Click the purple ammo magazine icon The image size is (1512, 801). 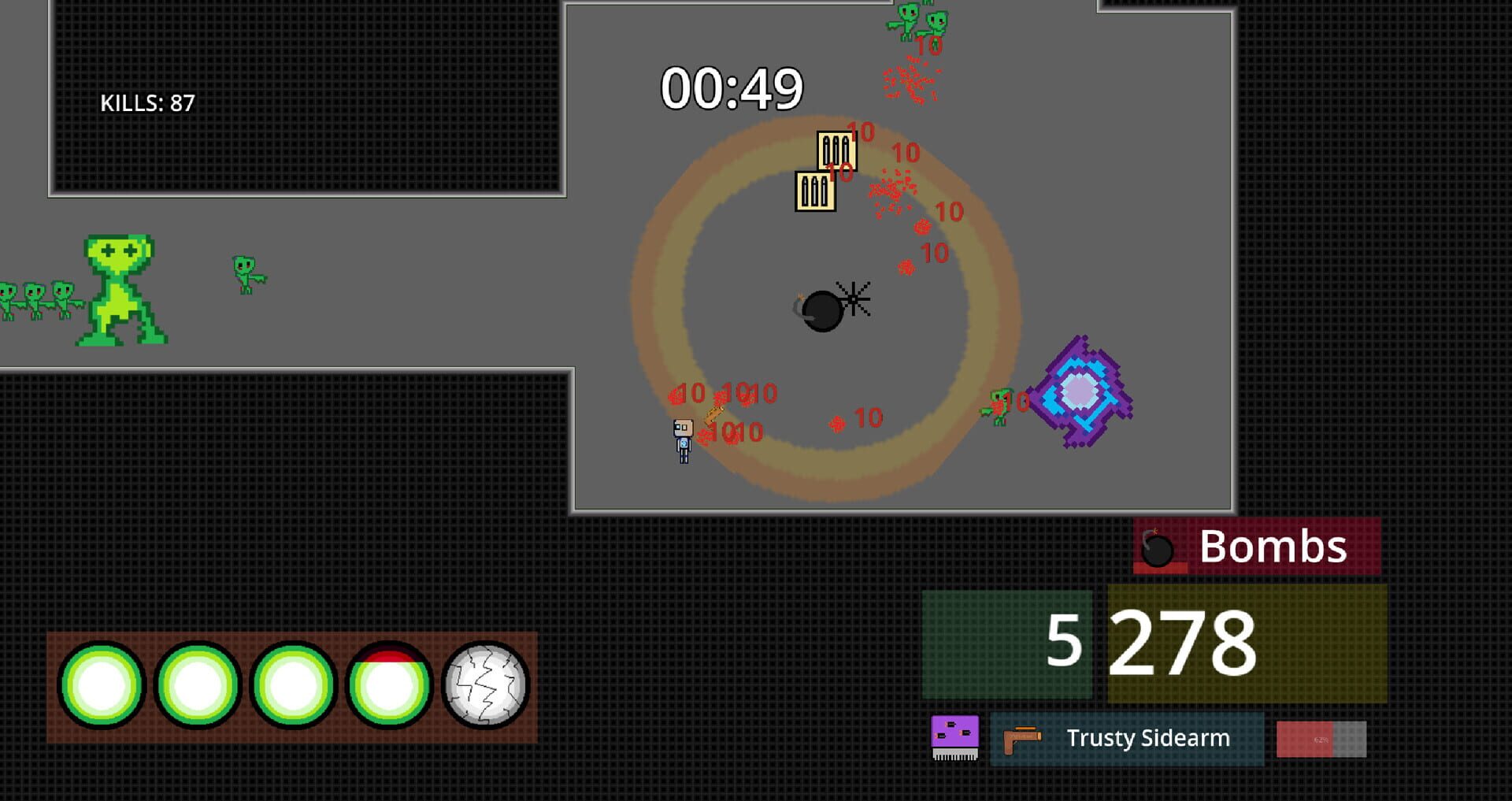[x=954, y=738]
